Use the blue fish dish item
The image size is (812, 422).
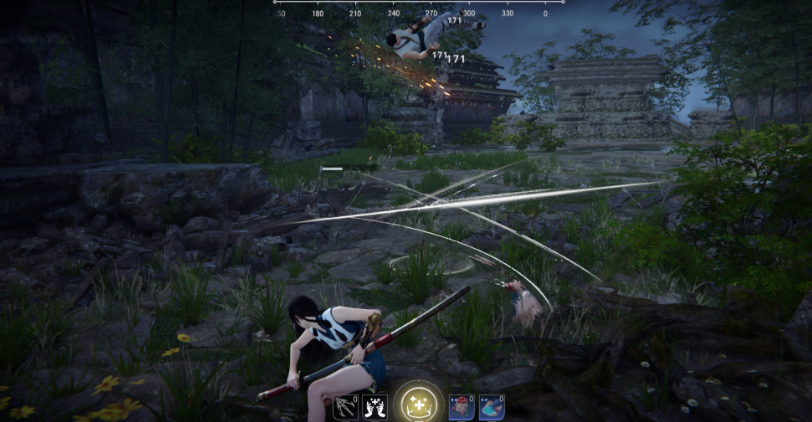[x=491, y=406]
